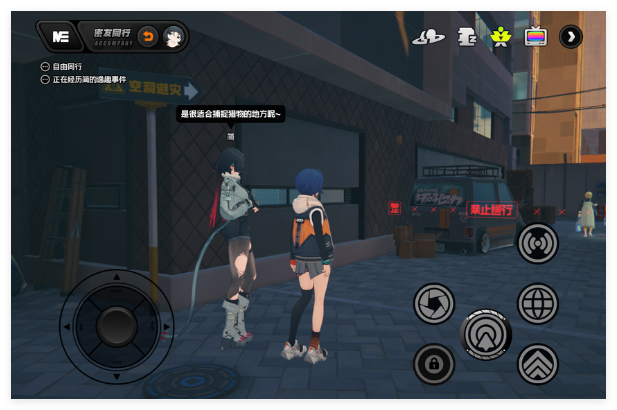Open the yellow-green figure icon
The width and height of the screenshot is (617, 410).
500,37
